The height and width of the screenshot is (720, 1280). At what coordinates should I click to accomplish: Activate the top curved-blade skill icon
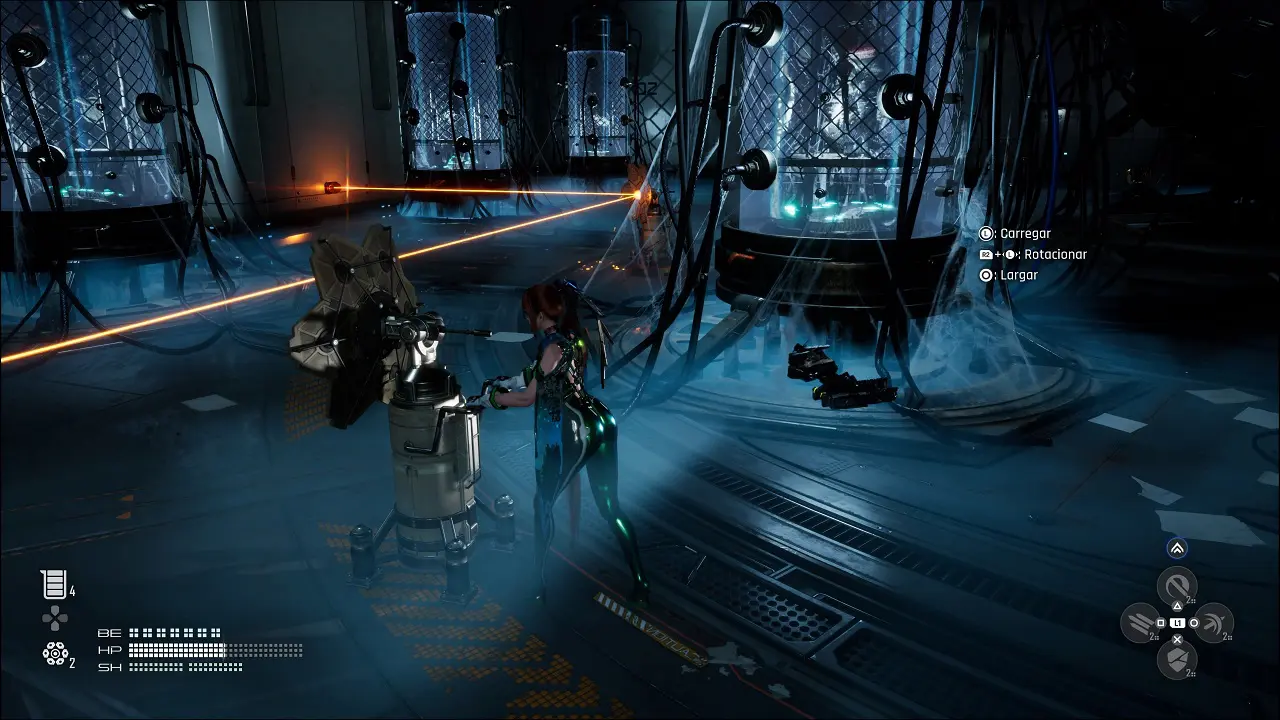point(1177,585)
